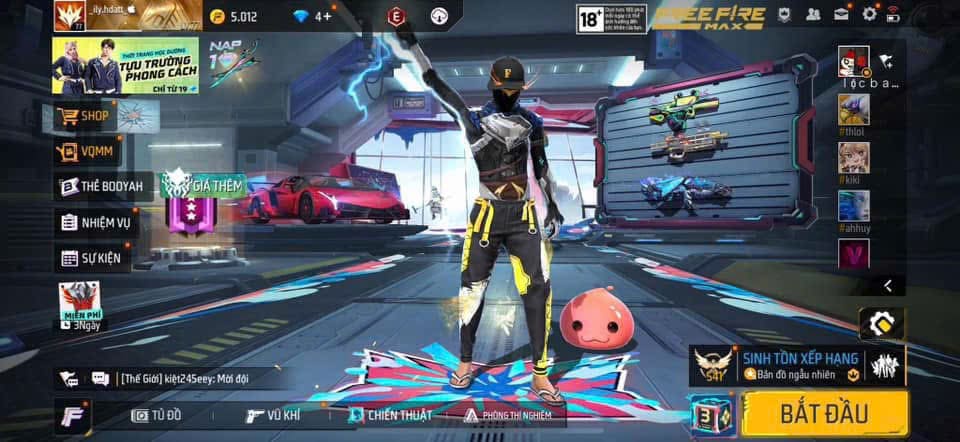Open the settings gear icon
The height and width of the screenshot is (442, 960).
[x=869, y=14]
